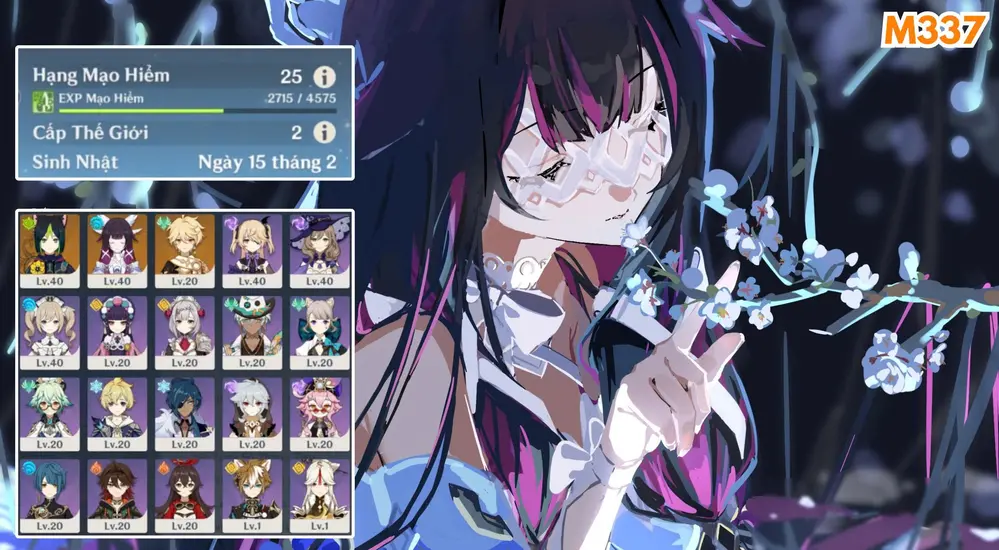Choose Sucrose's green-haired portrait
The image size is (999, 550).
click(x=49, y=413)
